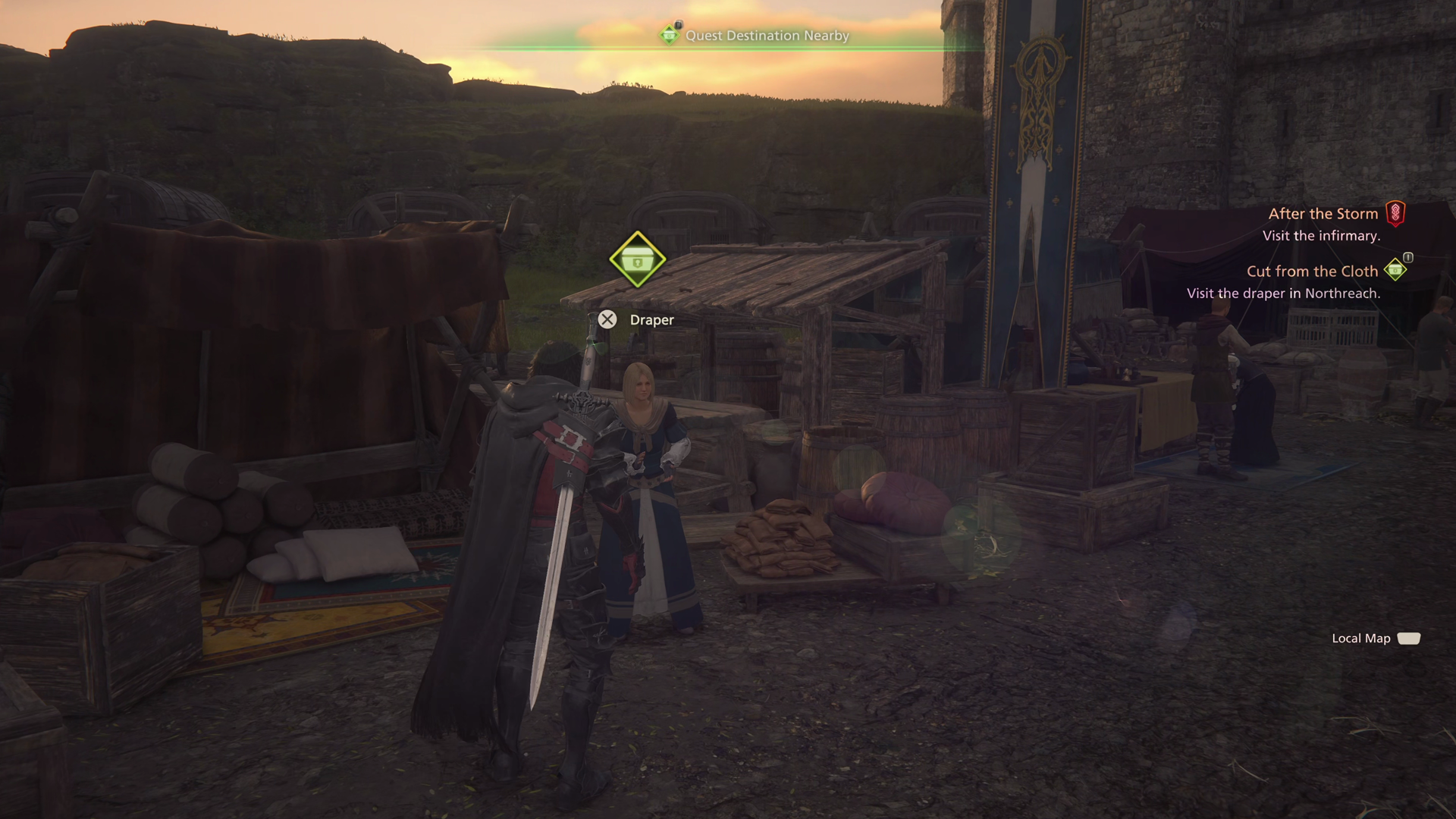The width and height of the screenshot is (1456, 819).
Task: Select the green quest marker above the Draper
Action: click(637, 260)
